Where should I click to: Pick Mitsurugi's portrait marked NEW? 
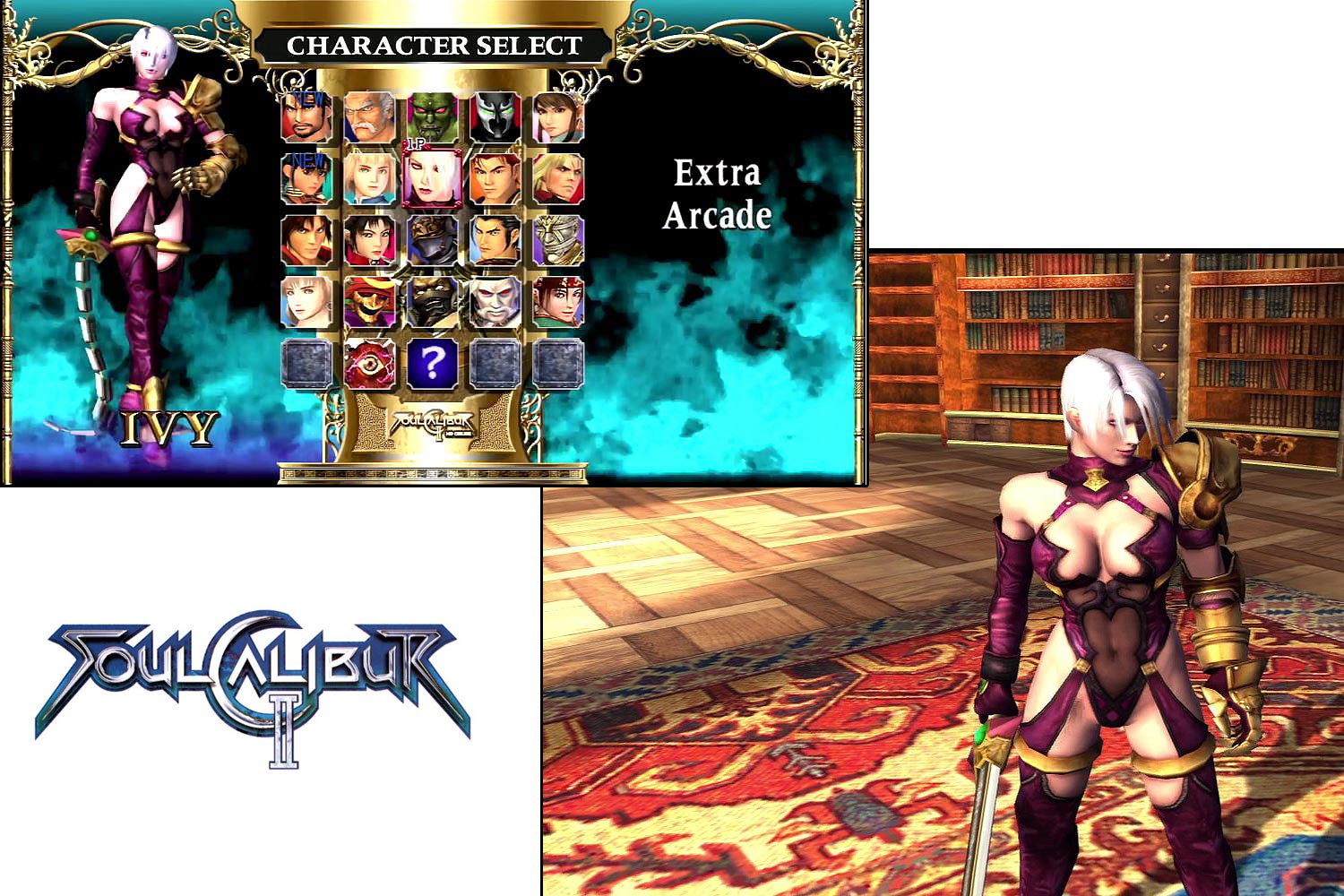point(306,115)
